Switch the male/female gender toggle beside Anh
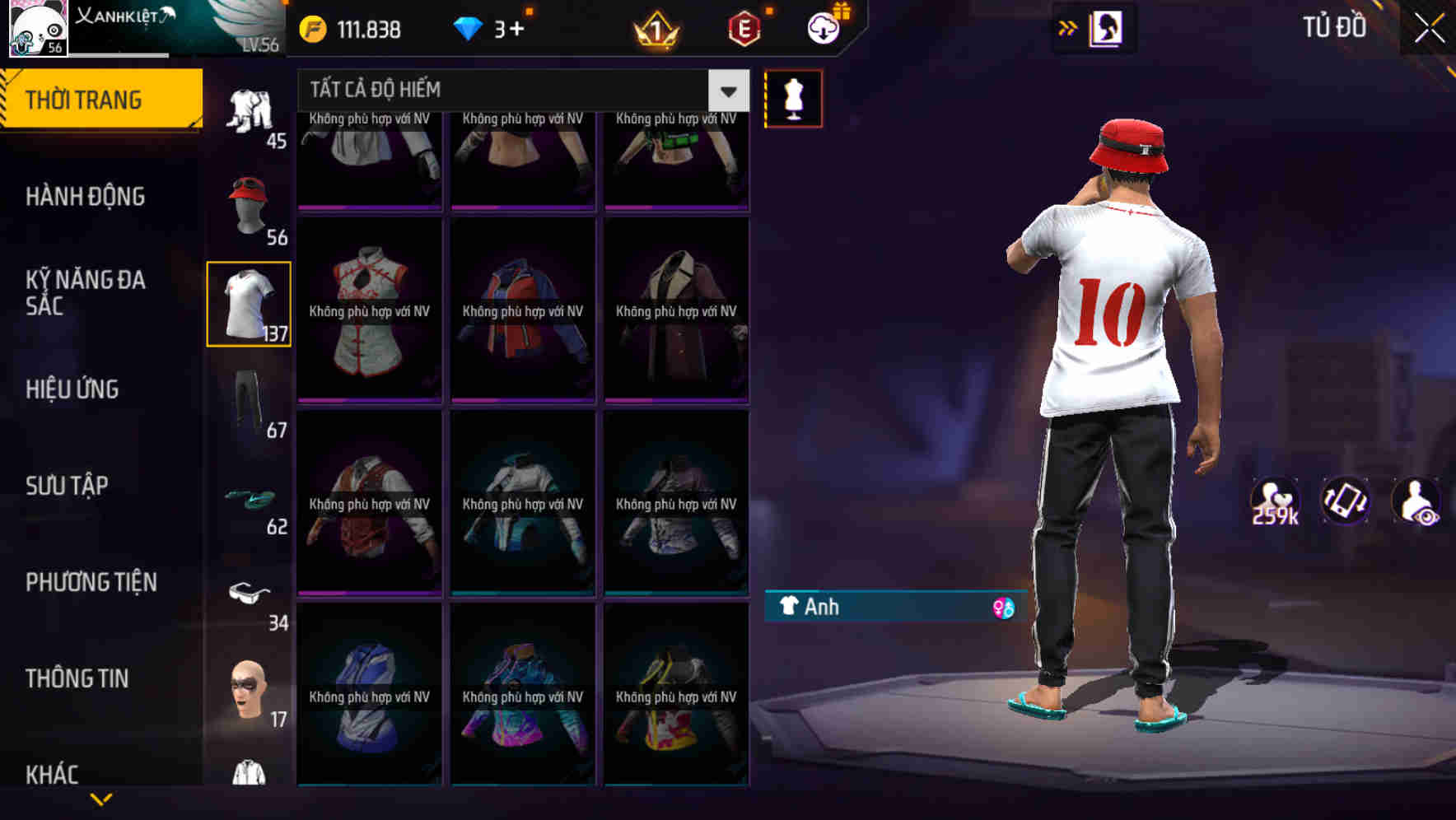1456x820 pixels. pyautogui.click(x=1001, y=608)
